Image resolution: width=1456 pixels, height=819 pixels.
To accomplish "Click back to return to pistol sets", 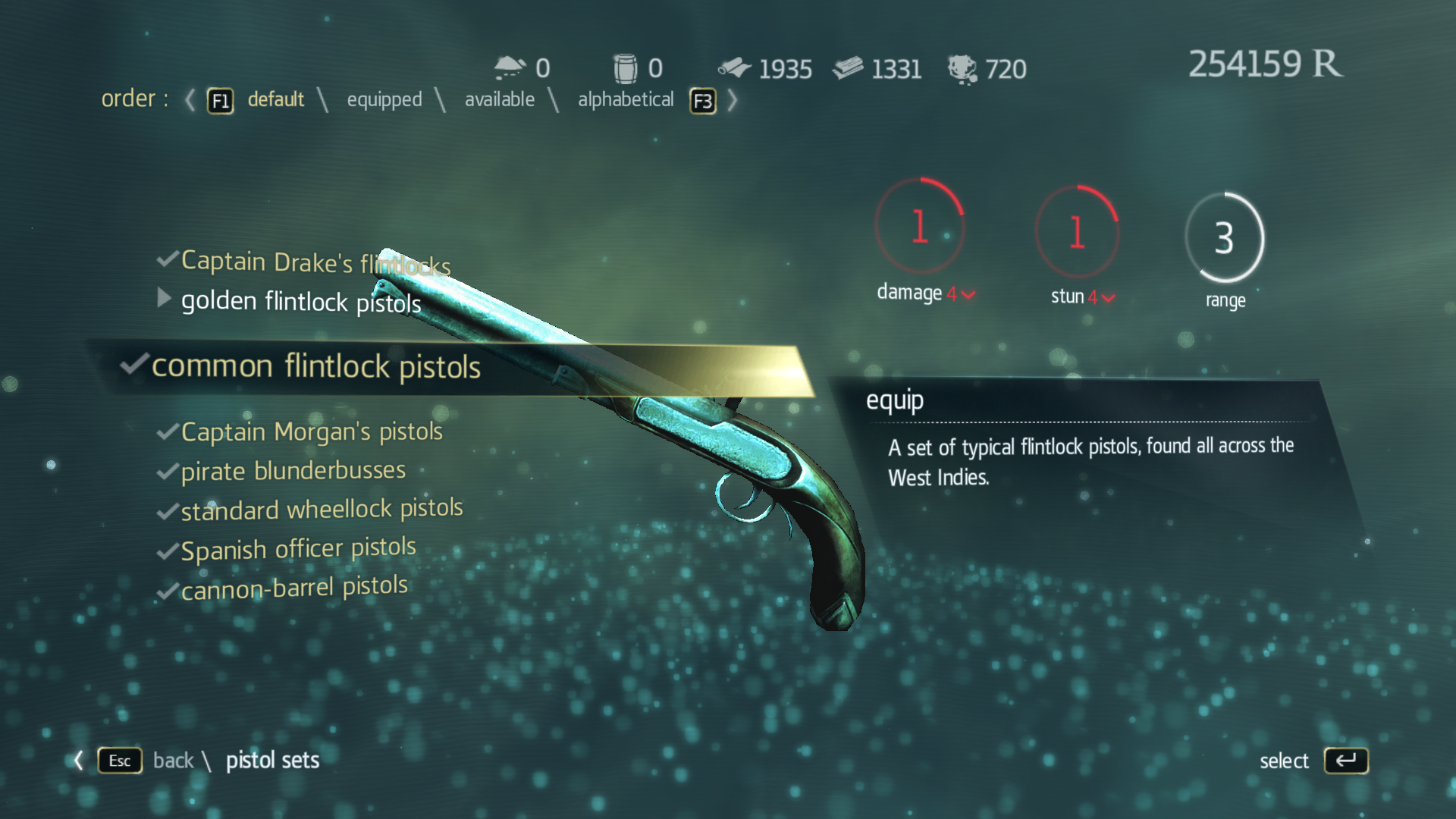I will point(174,761).
